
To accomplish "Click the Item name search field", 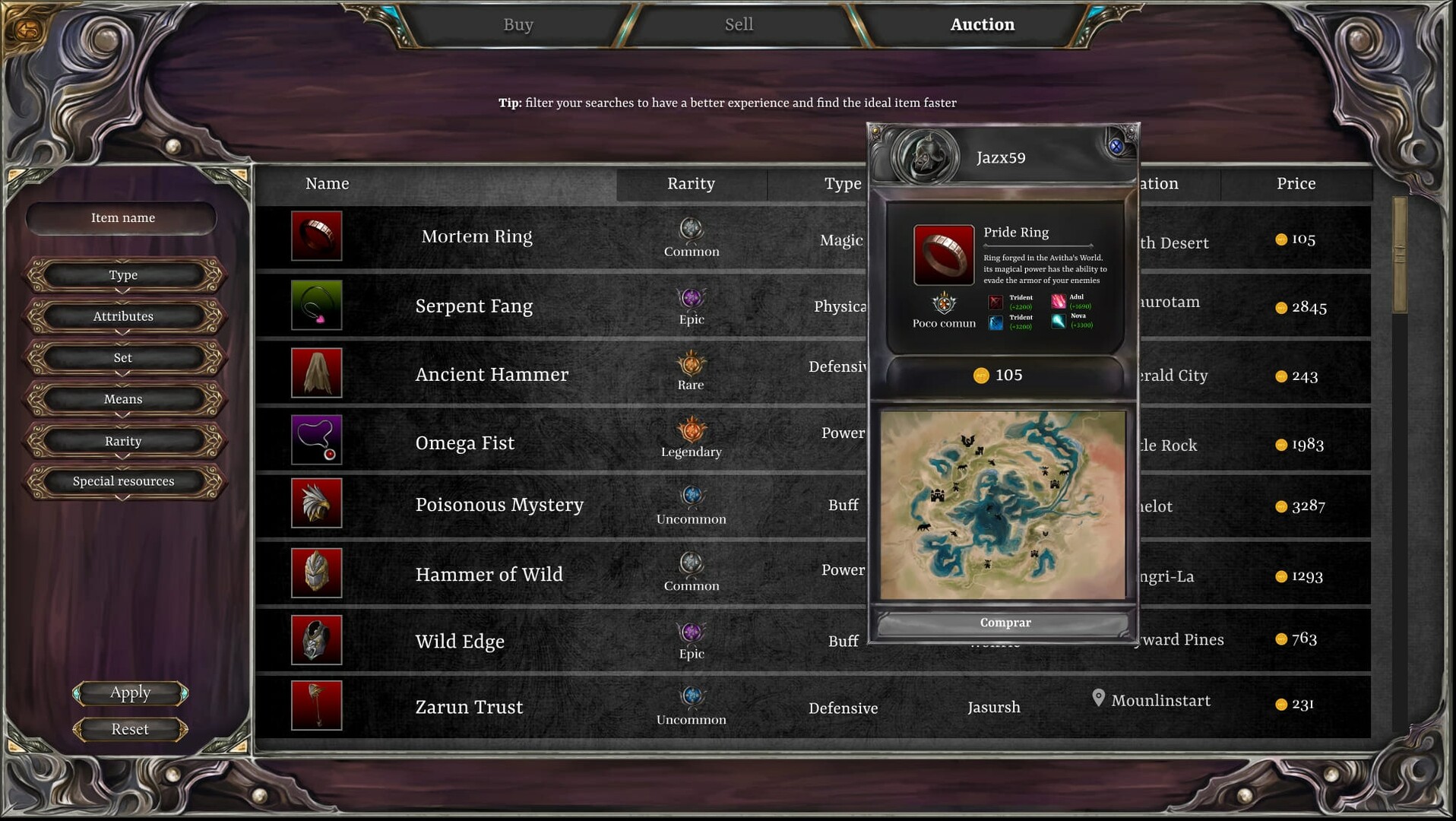I will click(122, 217).
